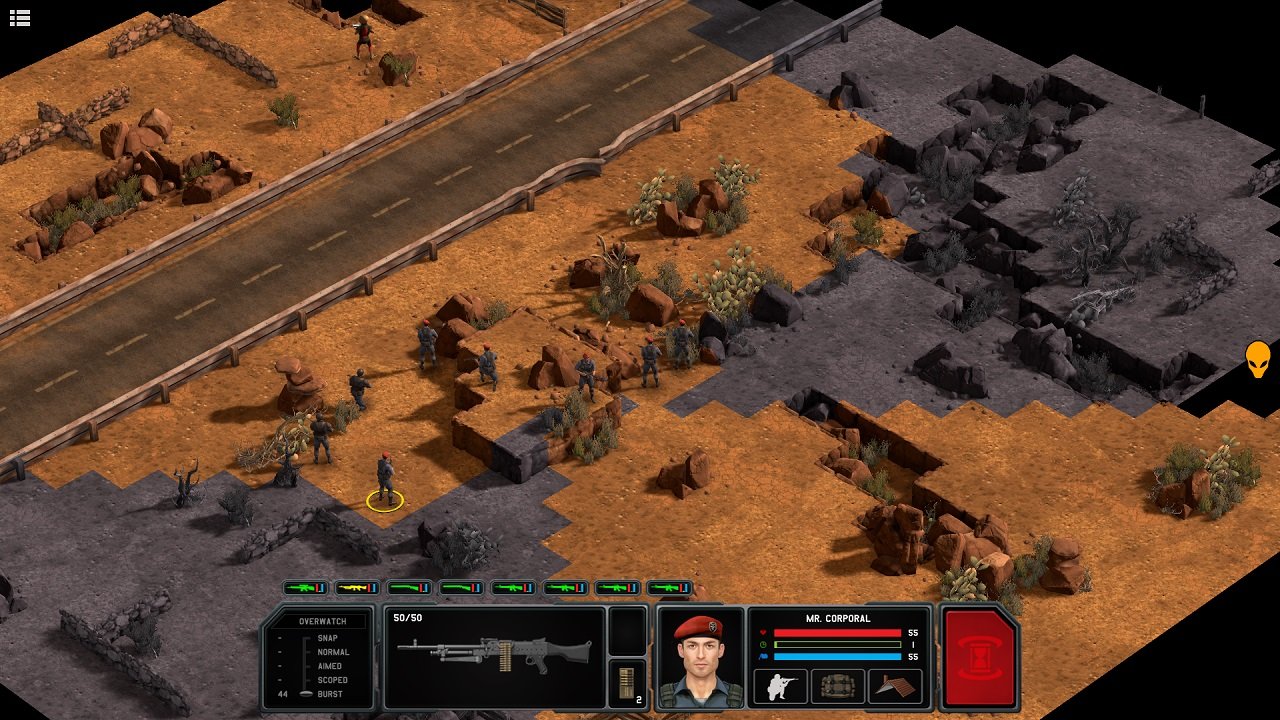The height and width of the screenshot is (720, 1280).
Task: Enable SNAP fire mode
Action: 329,636
